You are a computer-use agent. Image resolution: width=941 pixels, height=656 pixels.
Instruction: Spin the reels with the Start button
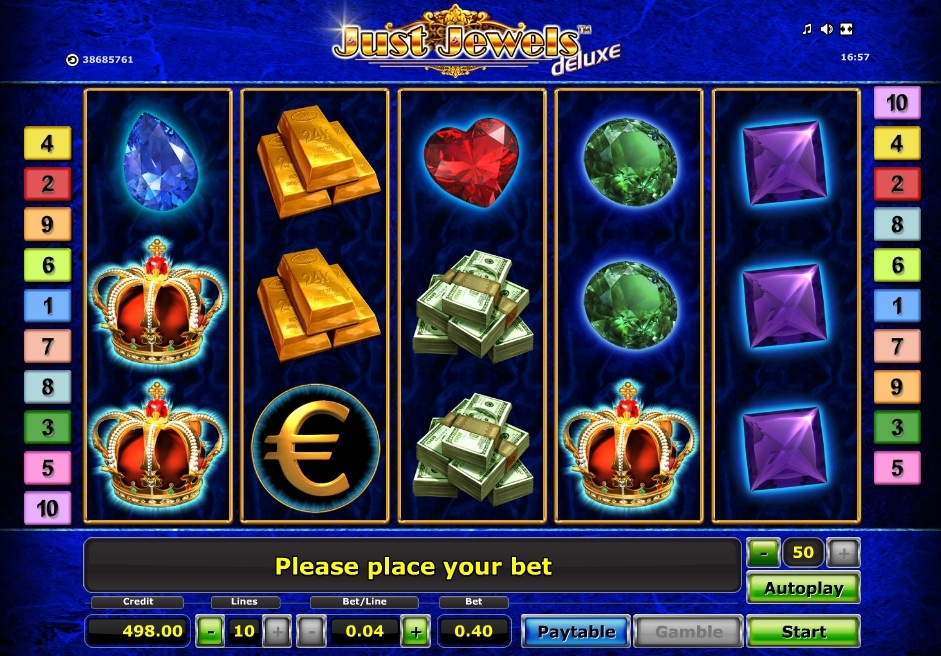pos(803,631)
